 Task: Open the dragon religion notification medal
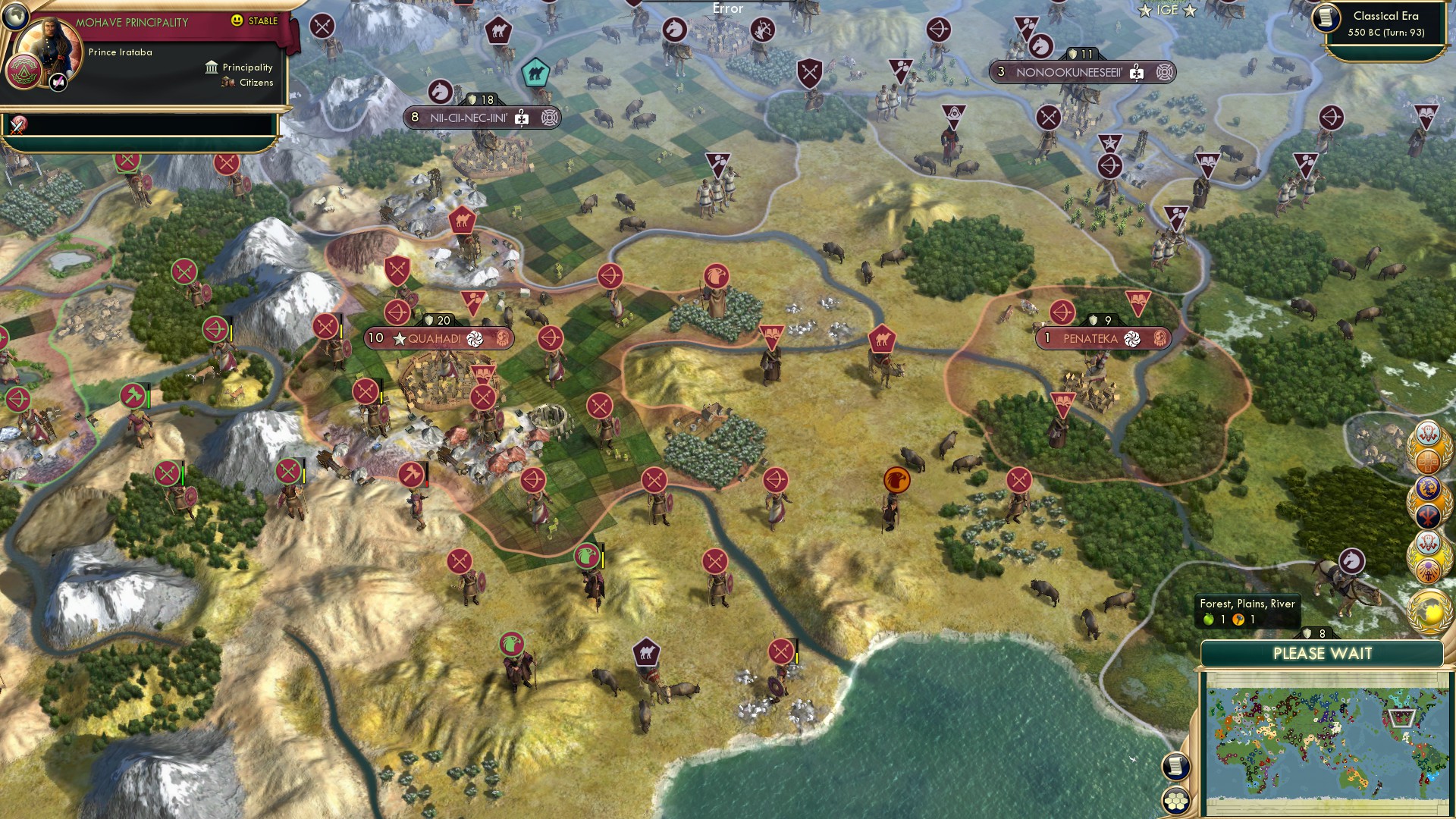(1429, 487)
